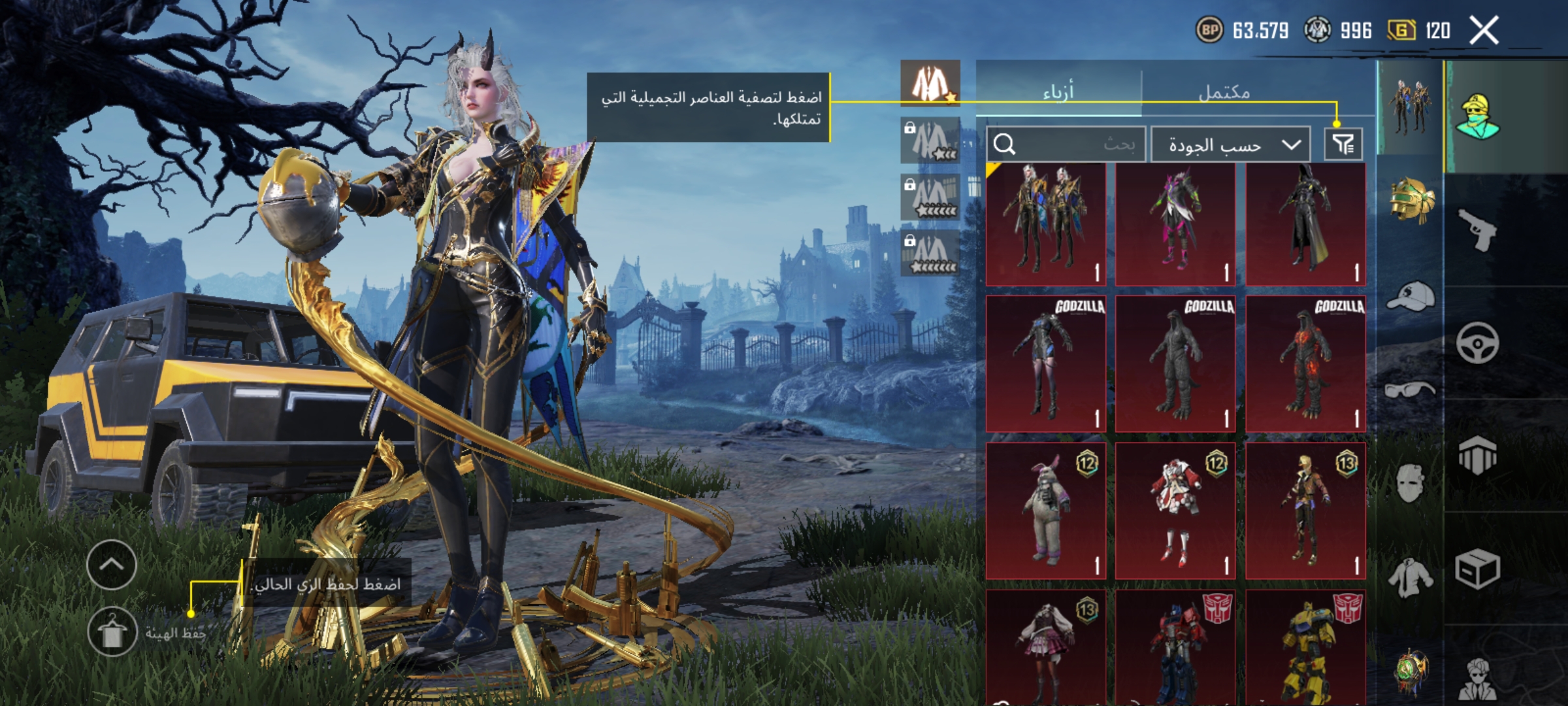The height and width of the screenshot is (706, 1568).
Task: Open the حسب الجودة sorting dropdown
Action: coord(1230,144)
